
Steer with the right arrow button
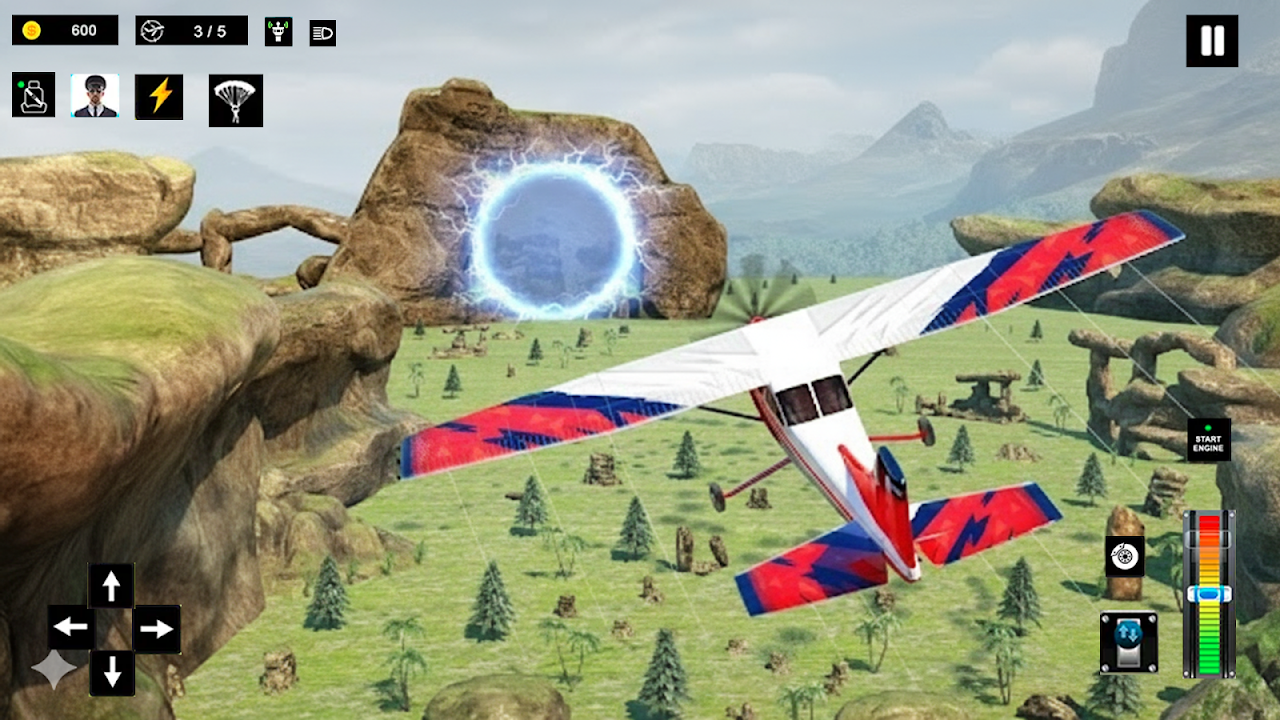coord(156,629)
